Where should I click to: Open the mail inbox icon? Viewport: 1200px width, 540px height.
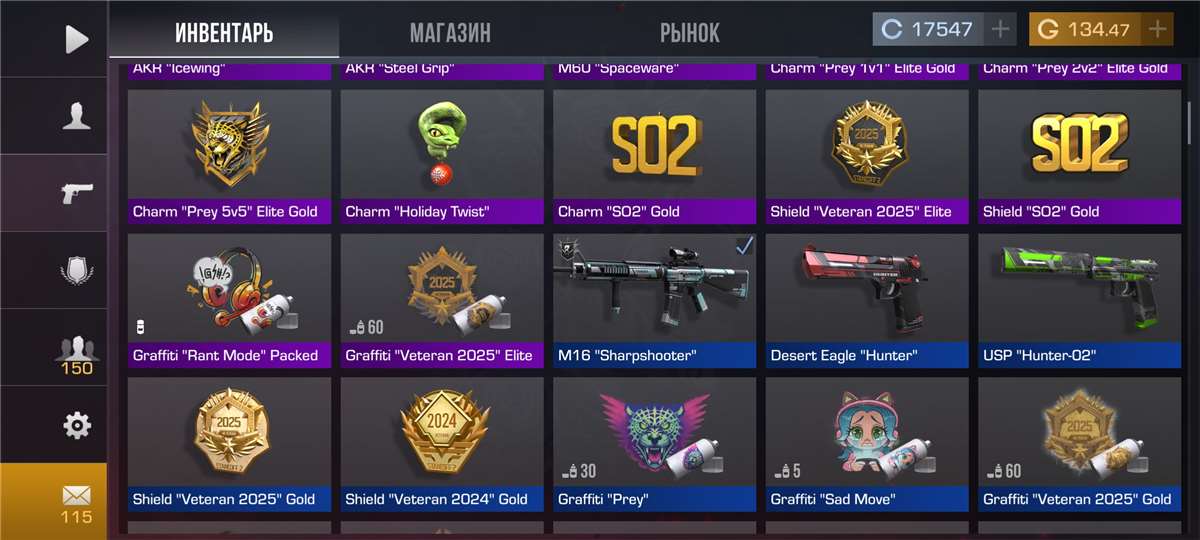pyautogui.click(x=76, y=502)
